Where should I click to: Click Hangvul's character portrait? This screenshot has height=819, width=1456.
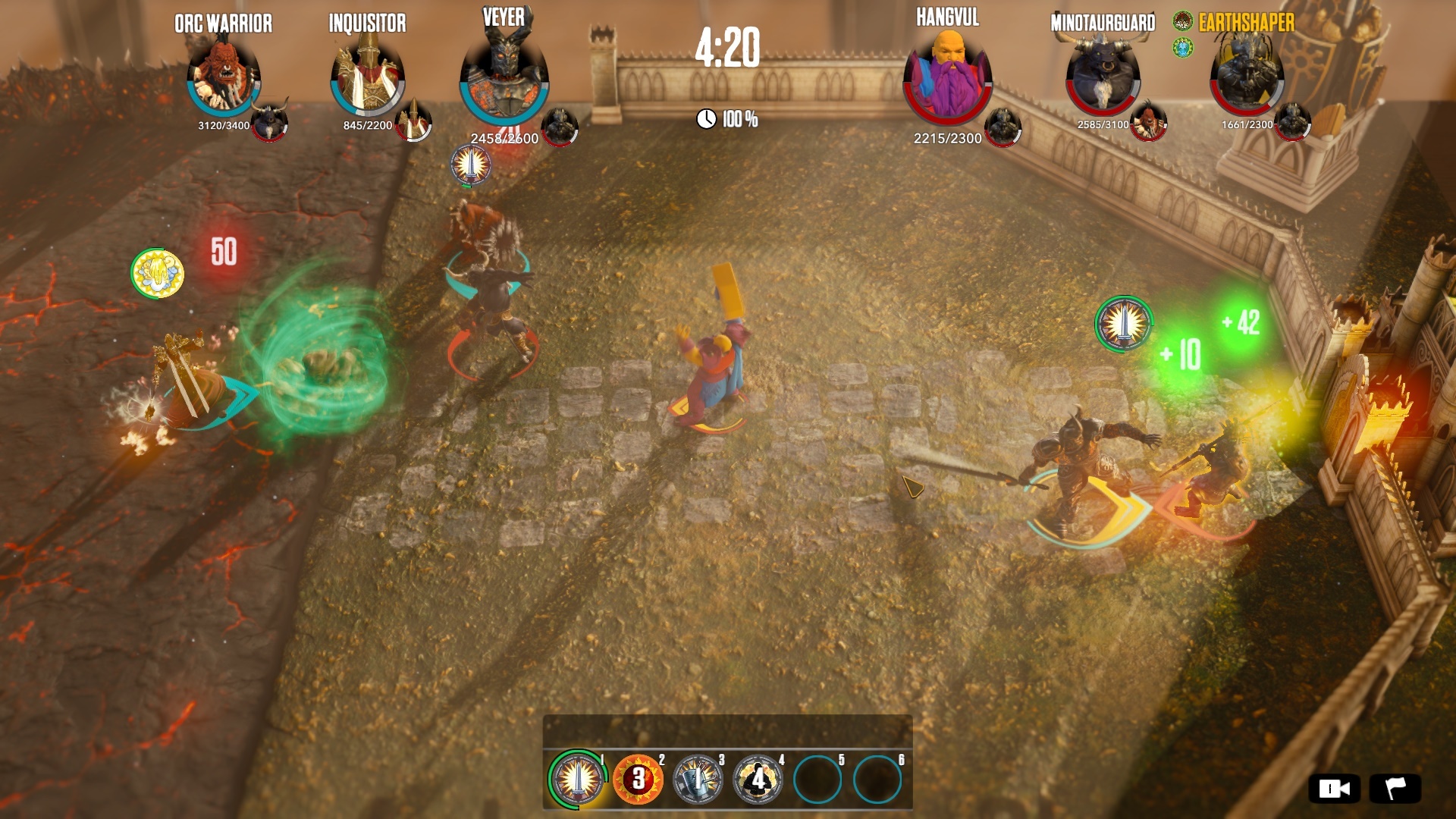(947, 72)
